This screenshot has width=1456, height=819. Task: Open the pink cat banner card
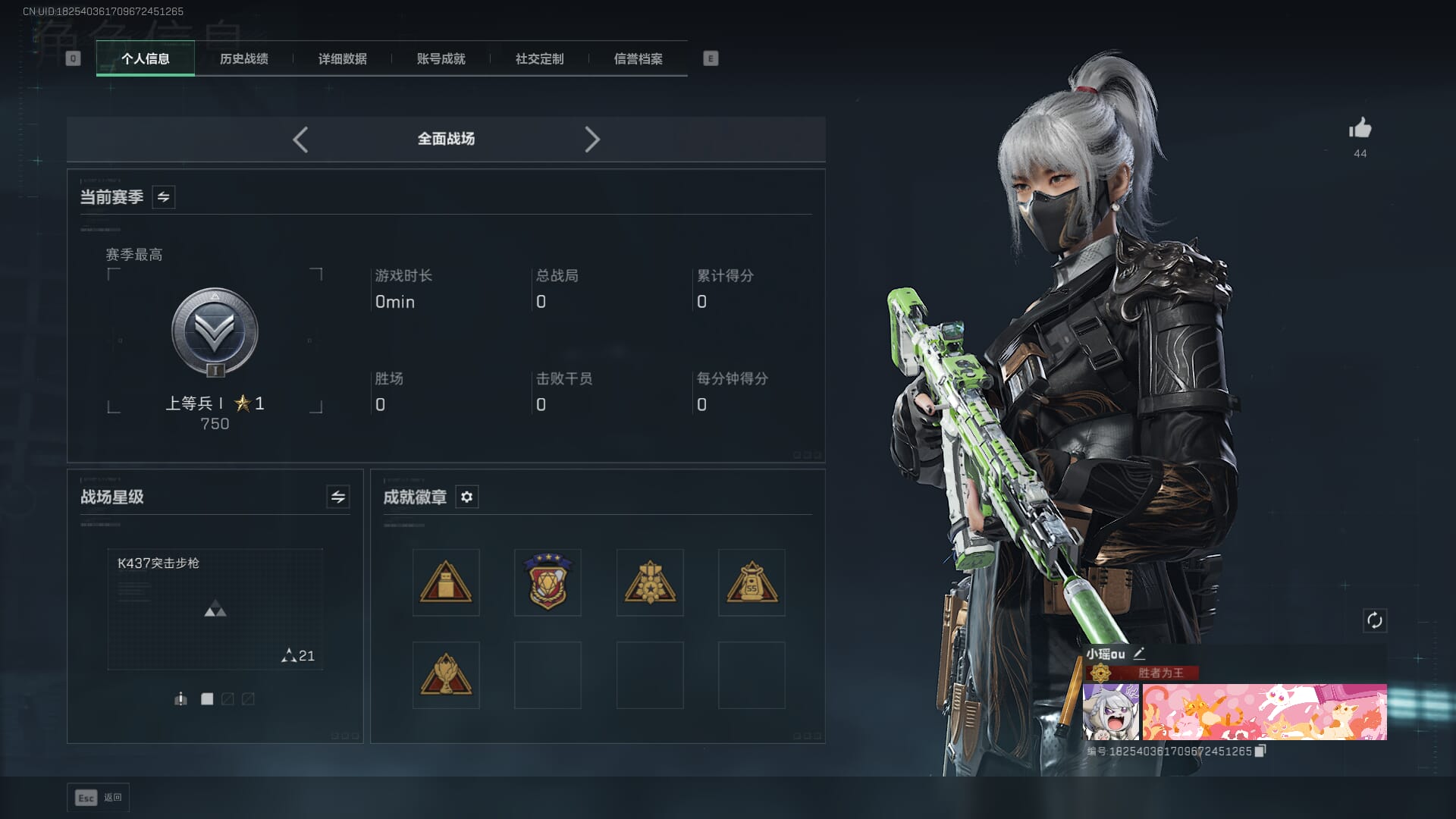click(1264, 712)
